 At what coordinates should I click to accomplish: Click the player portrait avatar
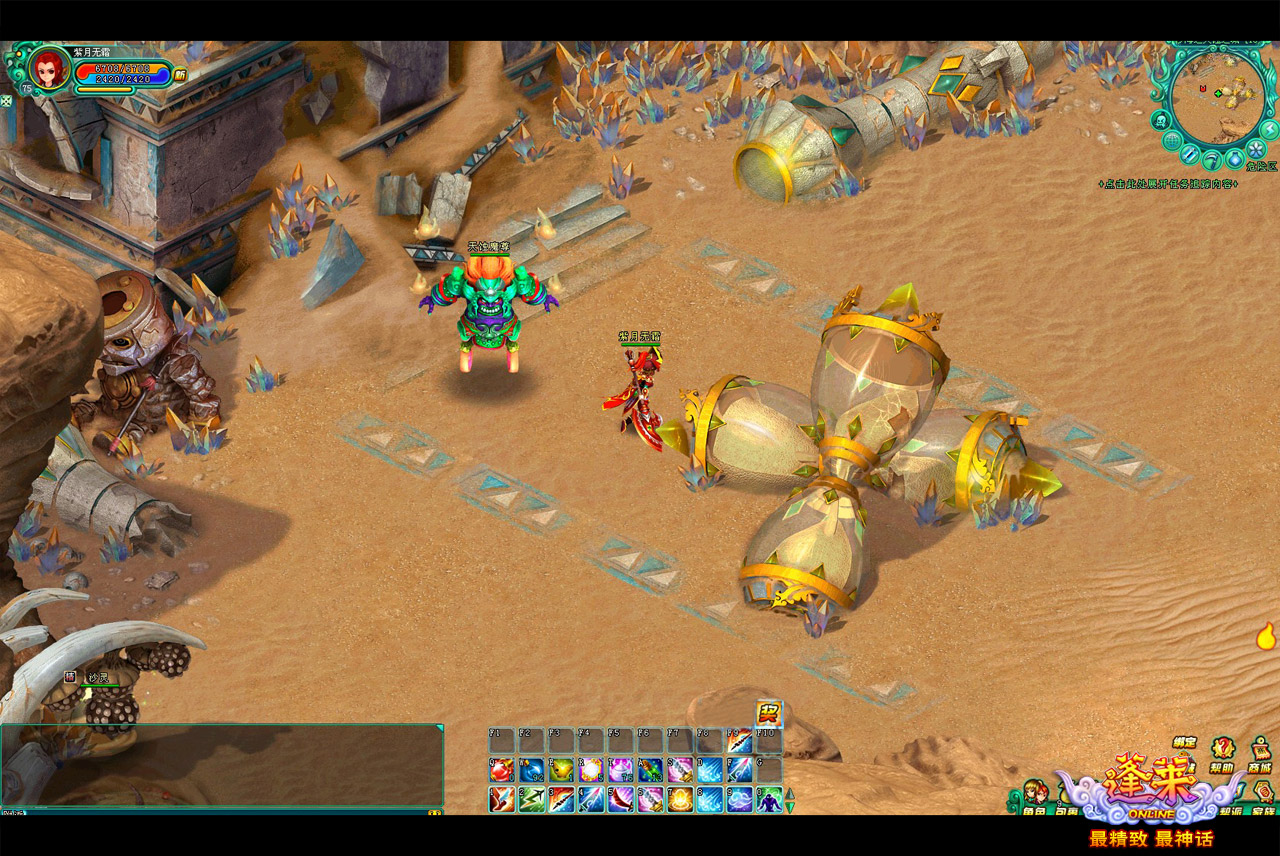(46, 69)
